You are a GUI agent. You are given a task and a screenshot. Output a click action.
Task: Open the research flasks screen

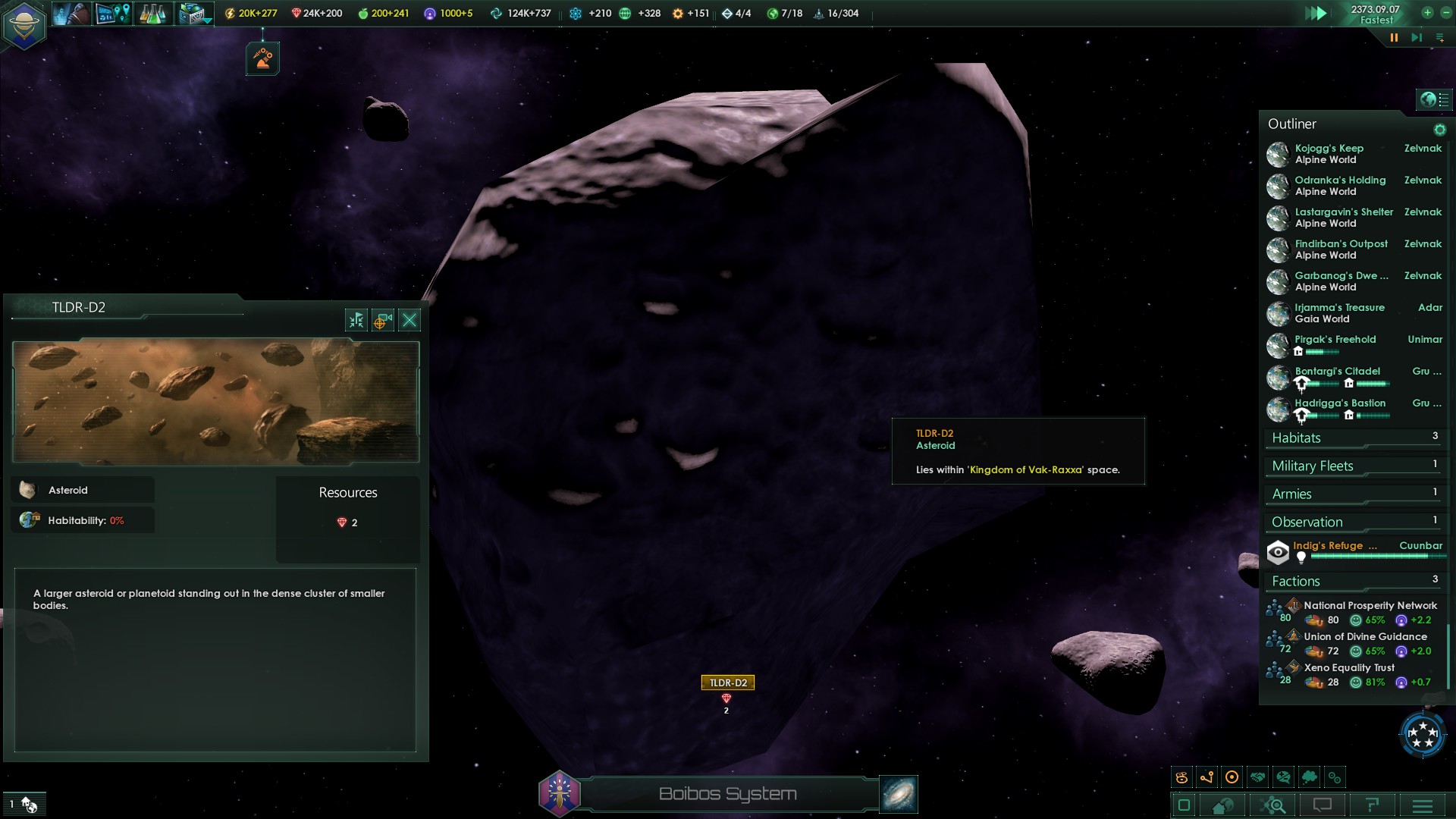152,14
